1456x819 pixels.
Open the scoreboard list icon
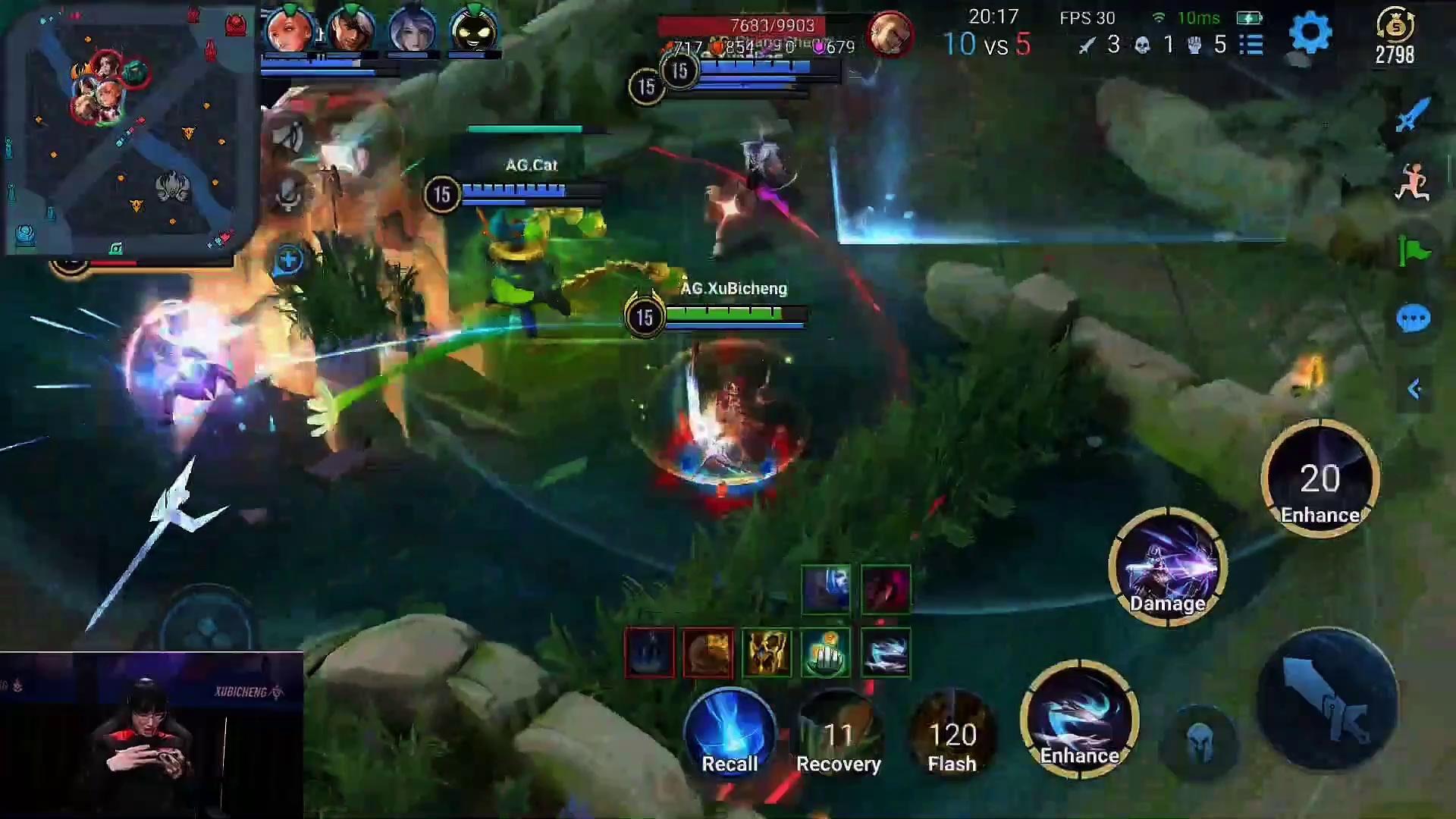(x=1251, y=45)
